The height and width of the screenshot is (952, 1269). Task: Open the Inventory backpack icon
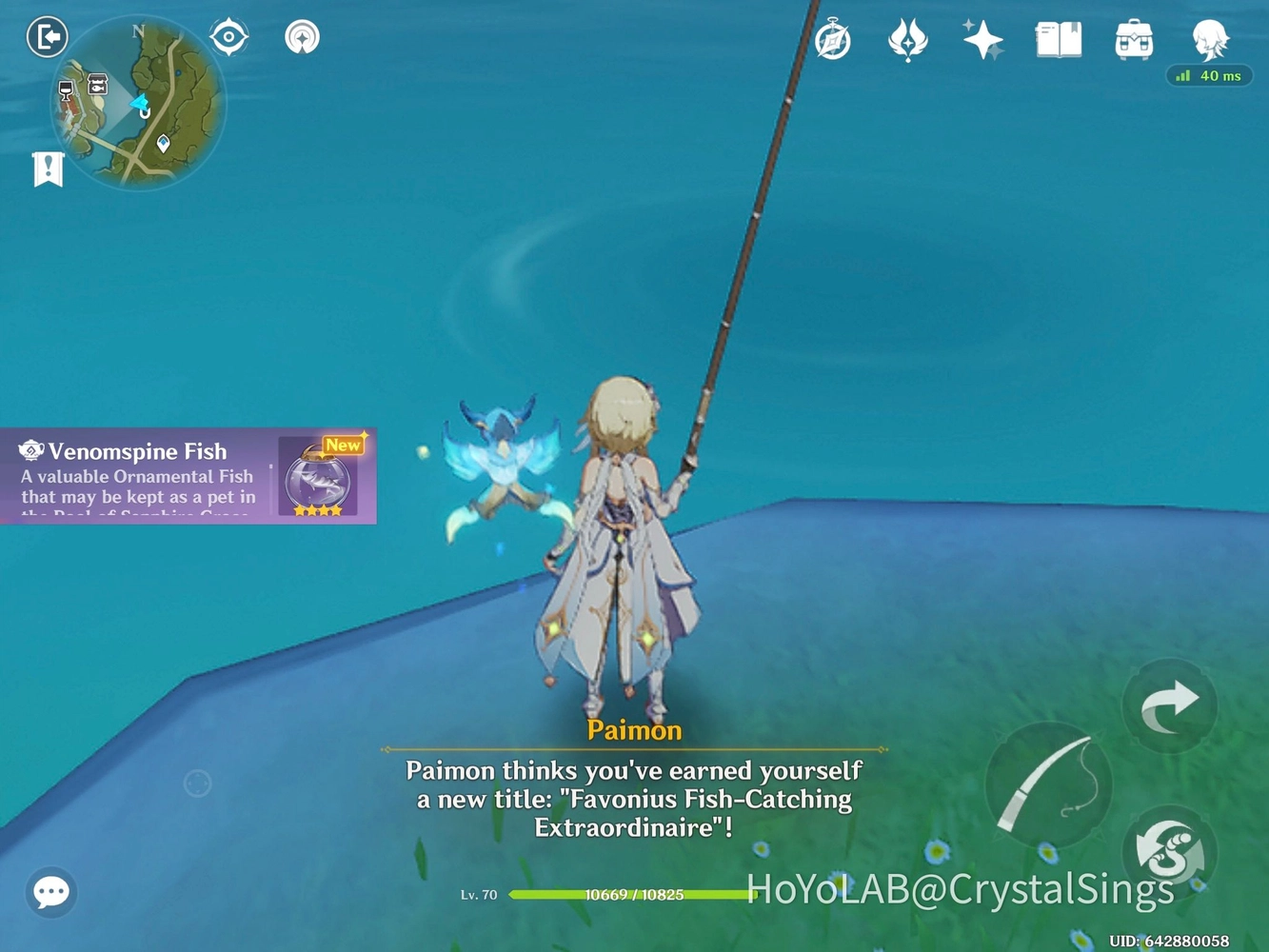pos(1133,38)
